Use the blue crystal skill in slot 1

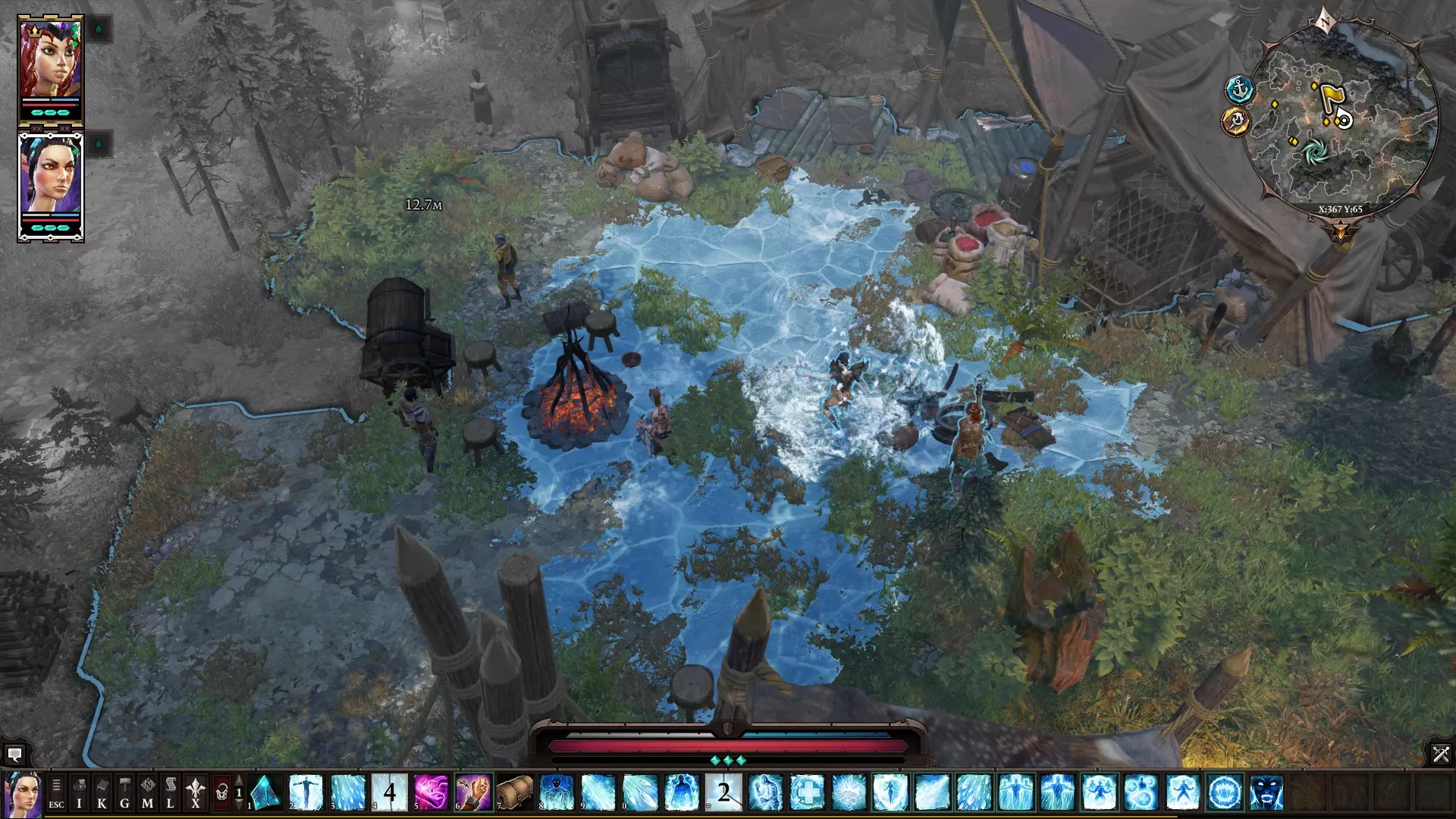click(x=265, y=792)
